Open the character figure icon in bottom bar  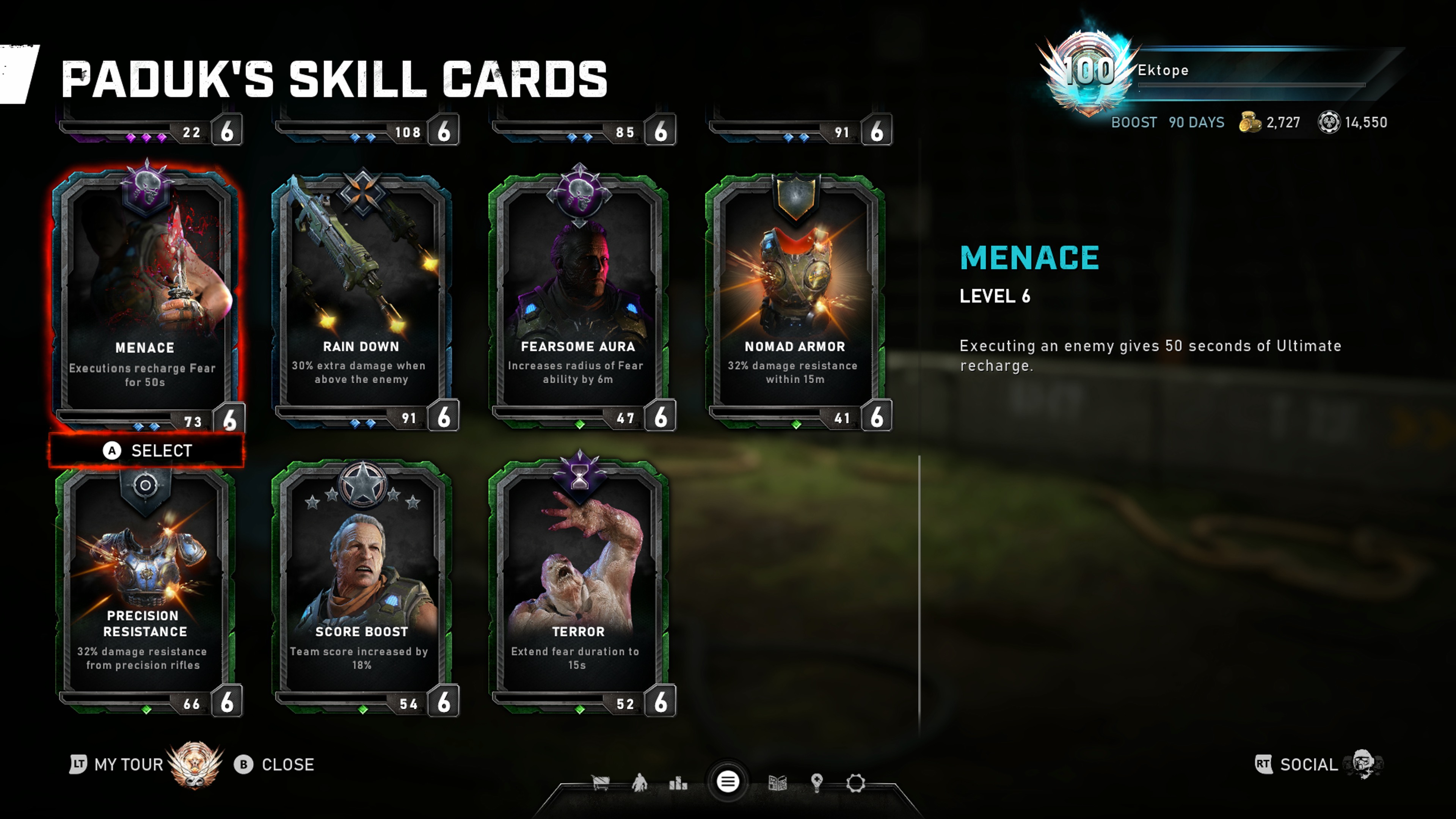click(639, 783)
